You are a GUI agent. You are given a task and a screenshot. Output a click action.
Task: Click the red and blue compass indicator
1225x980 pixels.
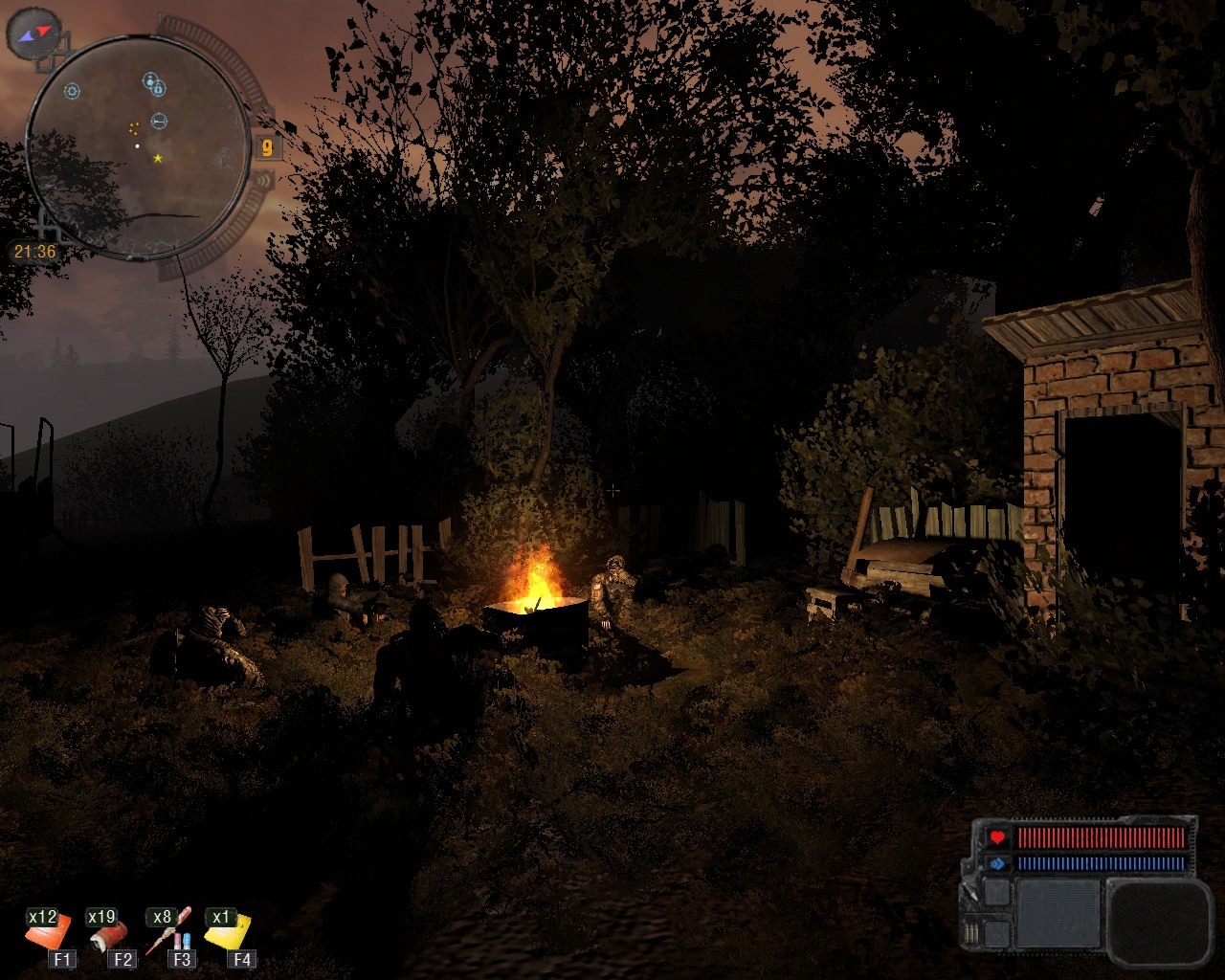point(33,34)
